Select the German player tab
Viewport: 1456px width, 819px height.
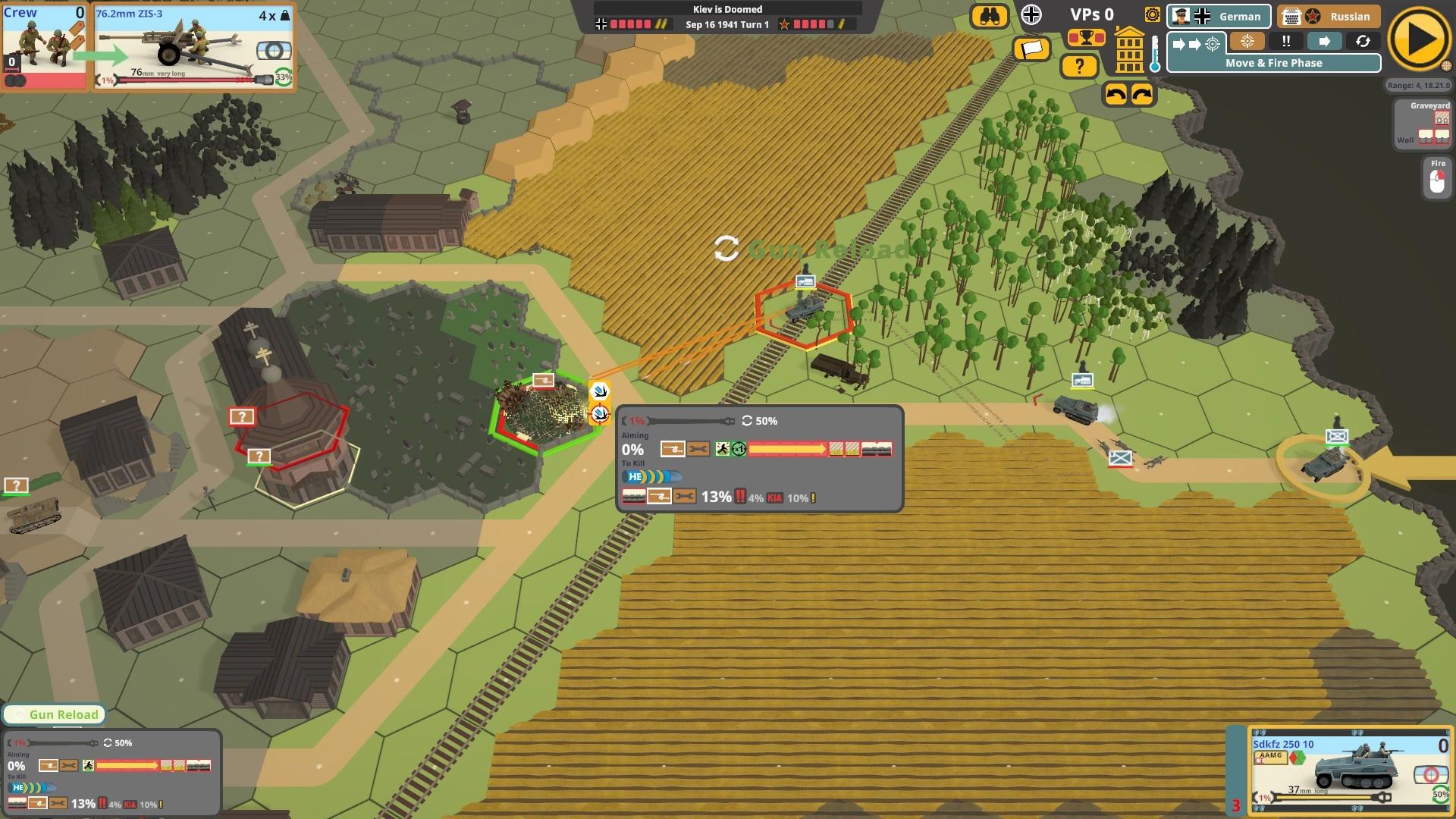coord(1219,16)
